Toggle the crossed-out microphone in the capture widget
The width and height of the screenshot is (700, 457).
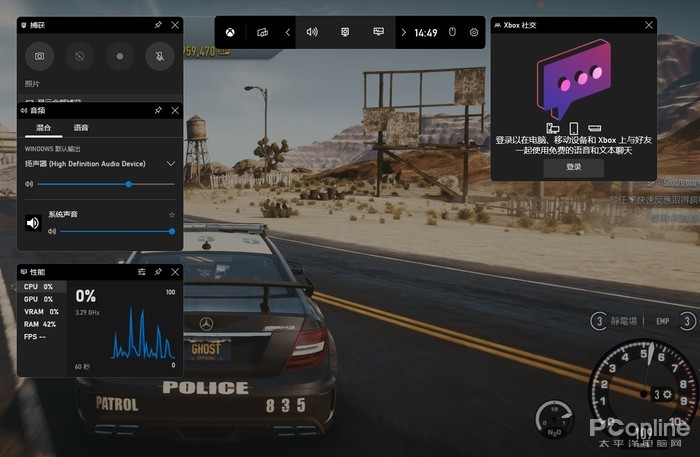160,57
